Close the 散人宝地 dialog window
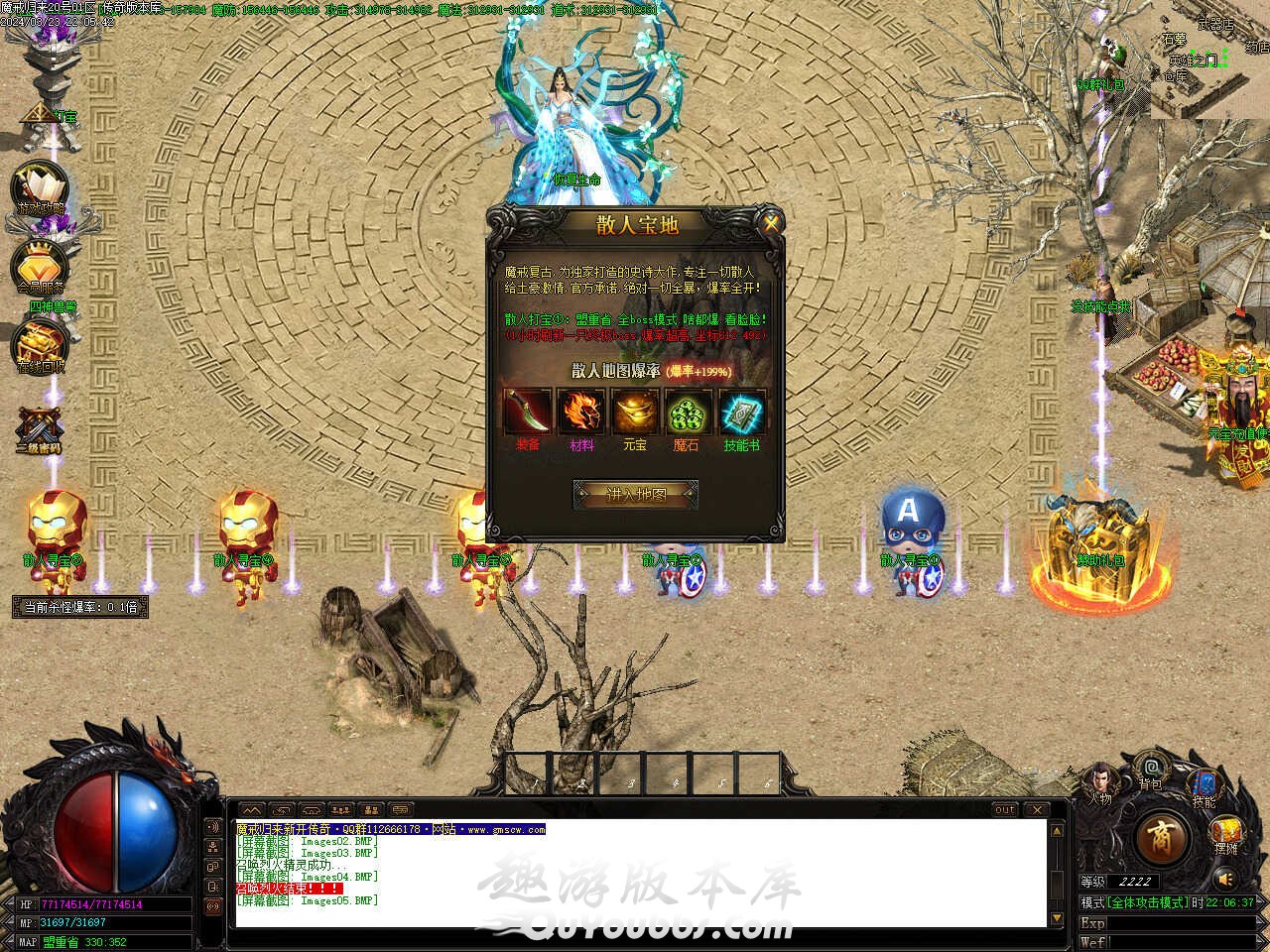1270x952 pixels. (771, 224)
